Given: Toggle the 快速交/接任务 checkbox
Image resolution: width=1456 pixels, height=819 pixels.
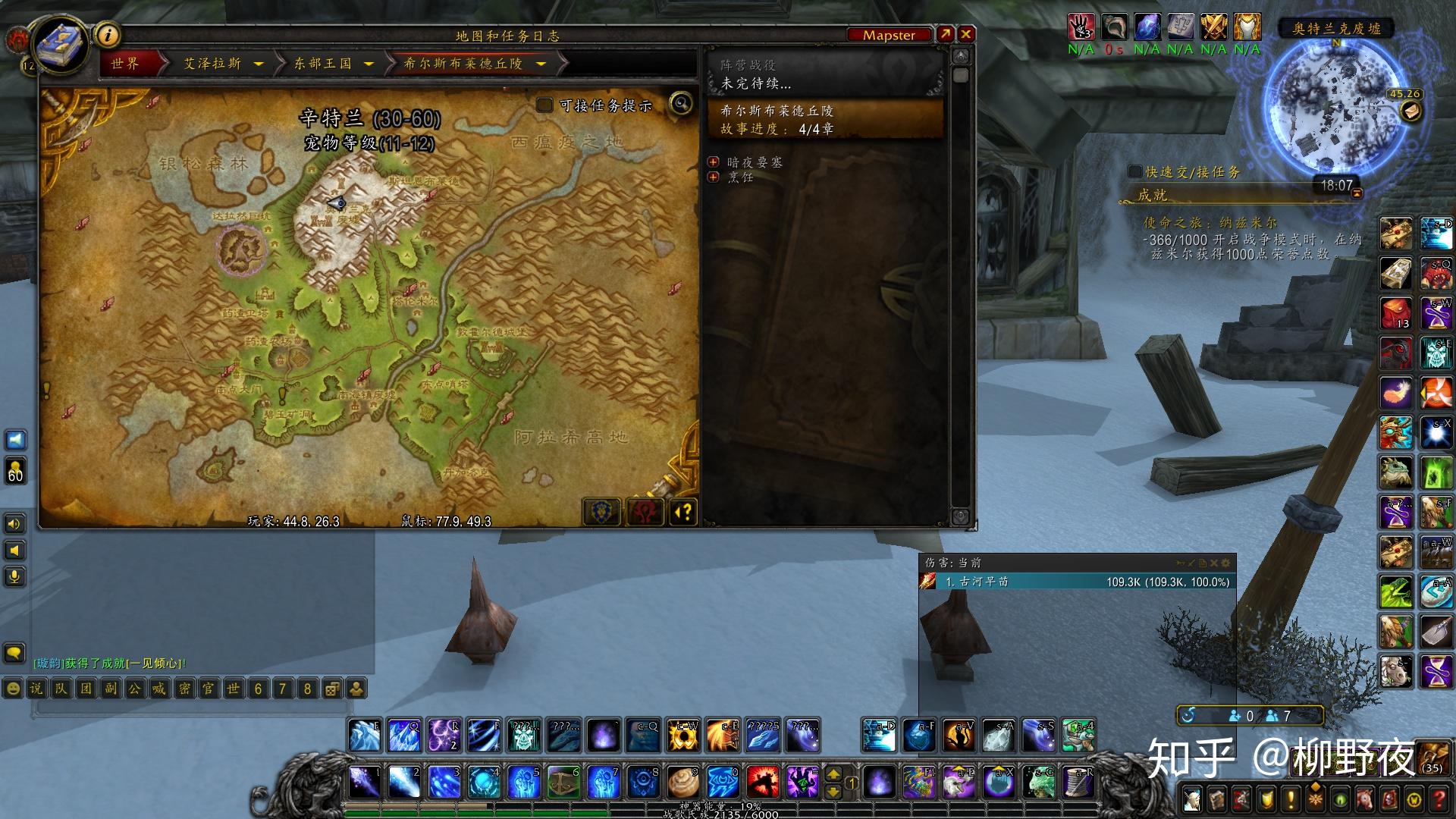Looking at the screenshot, I should [1134, 172].
